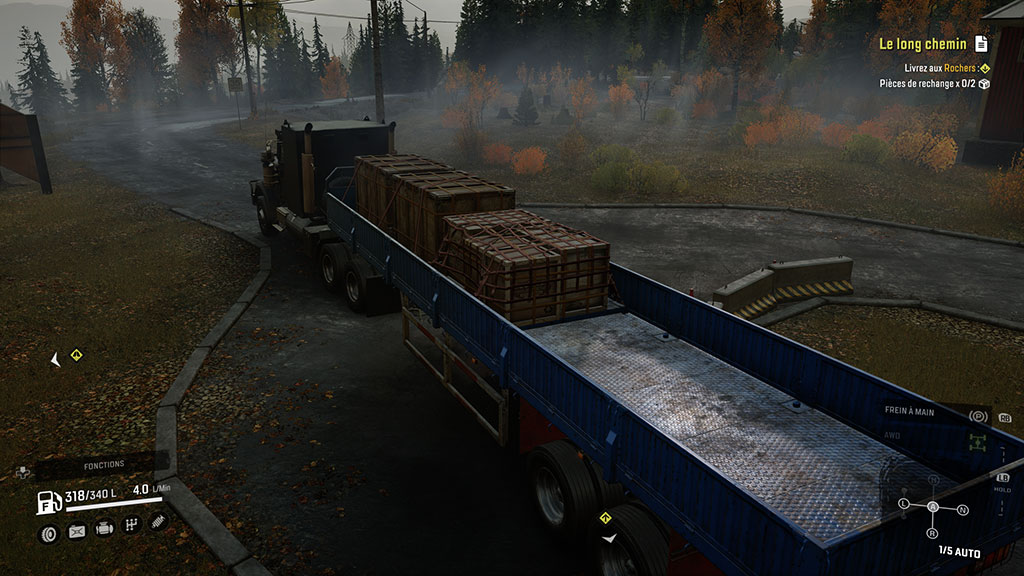Check the tire status icon
1024x576 pixels.
(x=48, y=533)
